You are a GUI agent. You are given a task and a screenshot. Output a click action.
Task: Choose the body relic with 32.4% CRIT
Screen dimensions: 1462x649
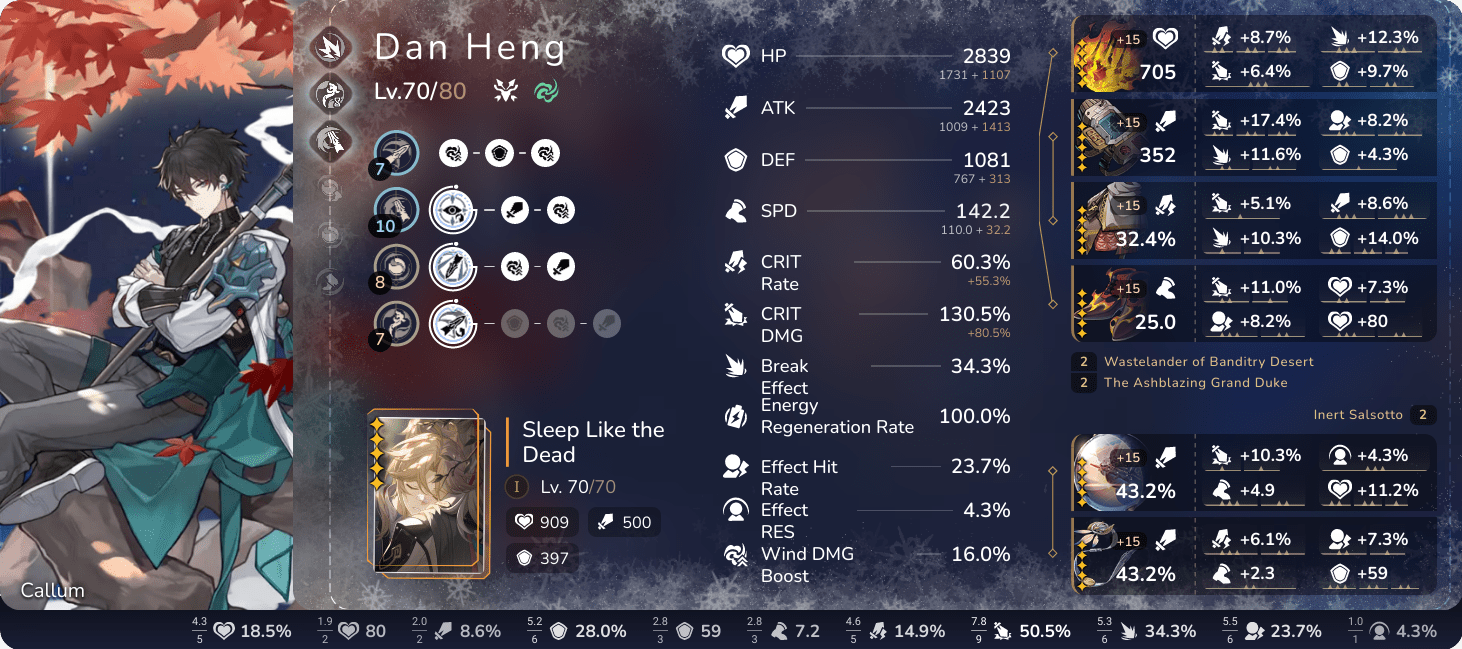[x=1105, y=221]
